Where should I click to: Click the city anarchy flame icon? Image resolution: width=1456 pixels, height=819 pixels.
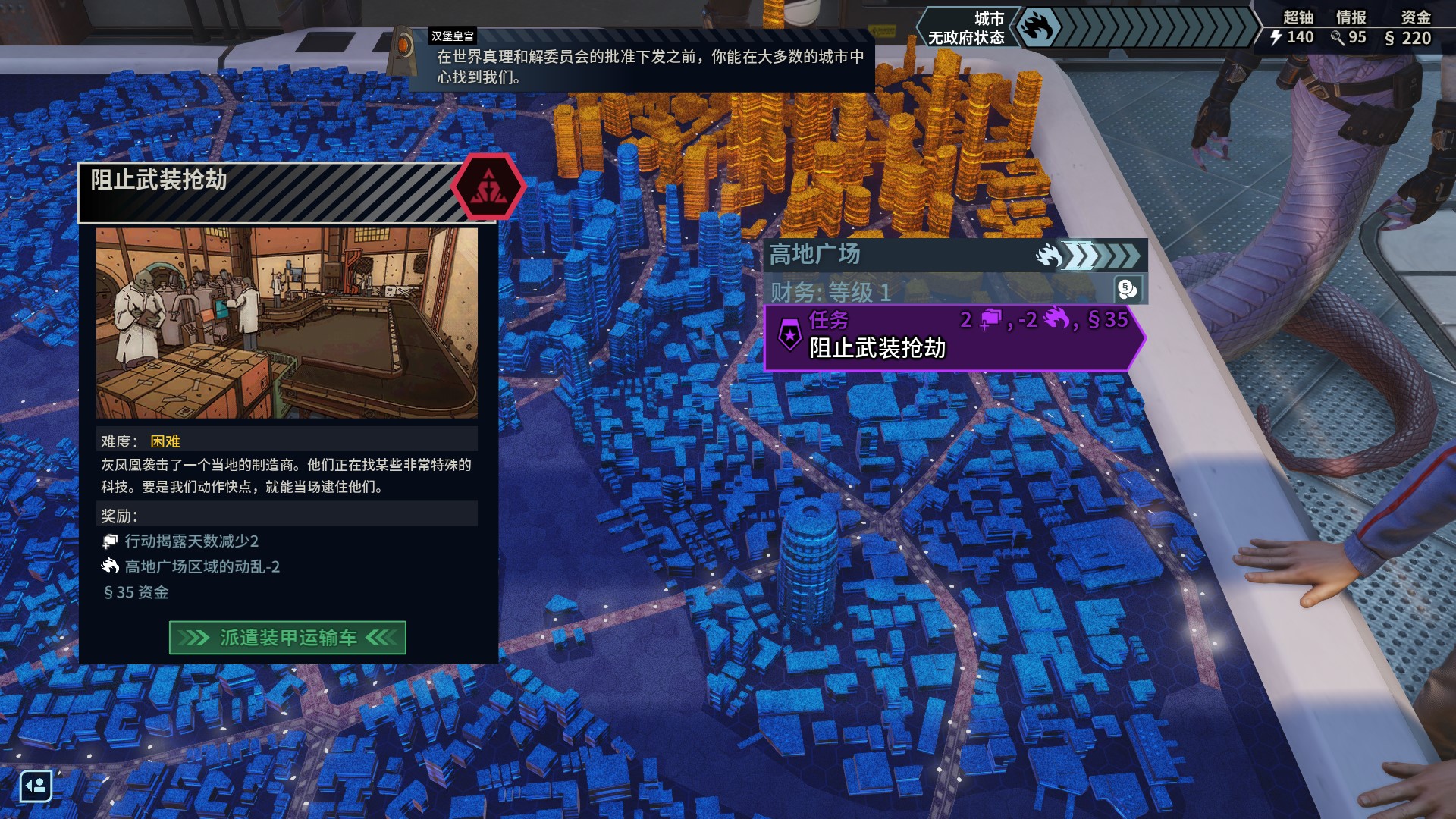point(1037,28)
